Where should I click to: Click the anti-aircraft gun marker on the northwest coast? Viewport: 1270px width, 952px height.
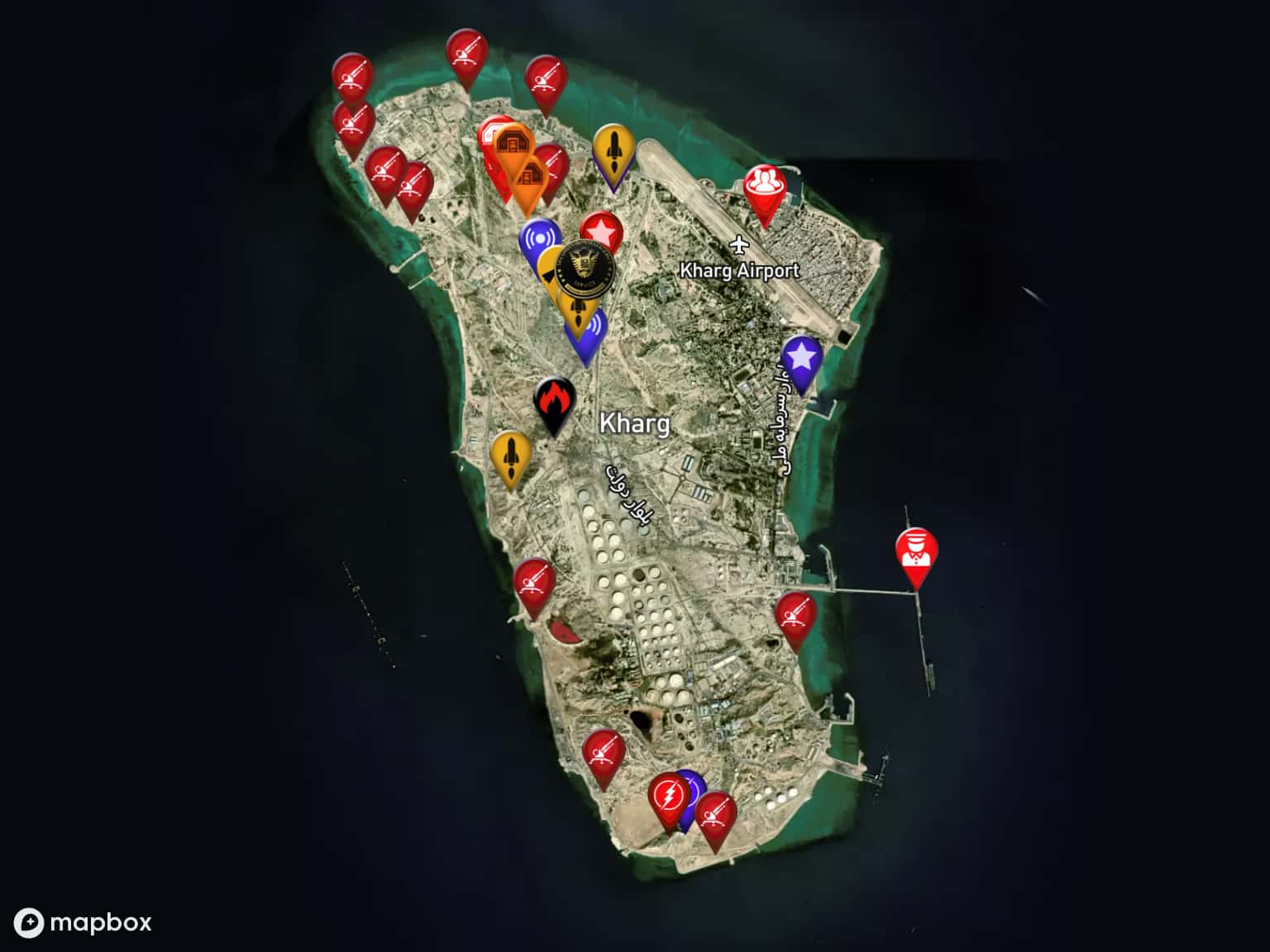coord(354,80)
